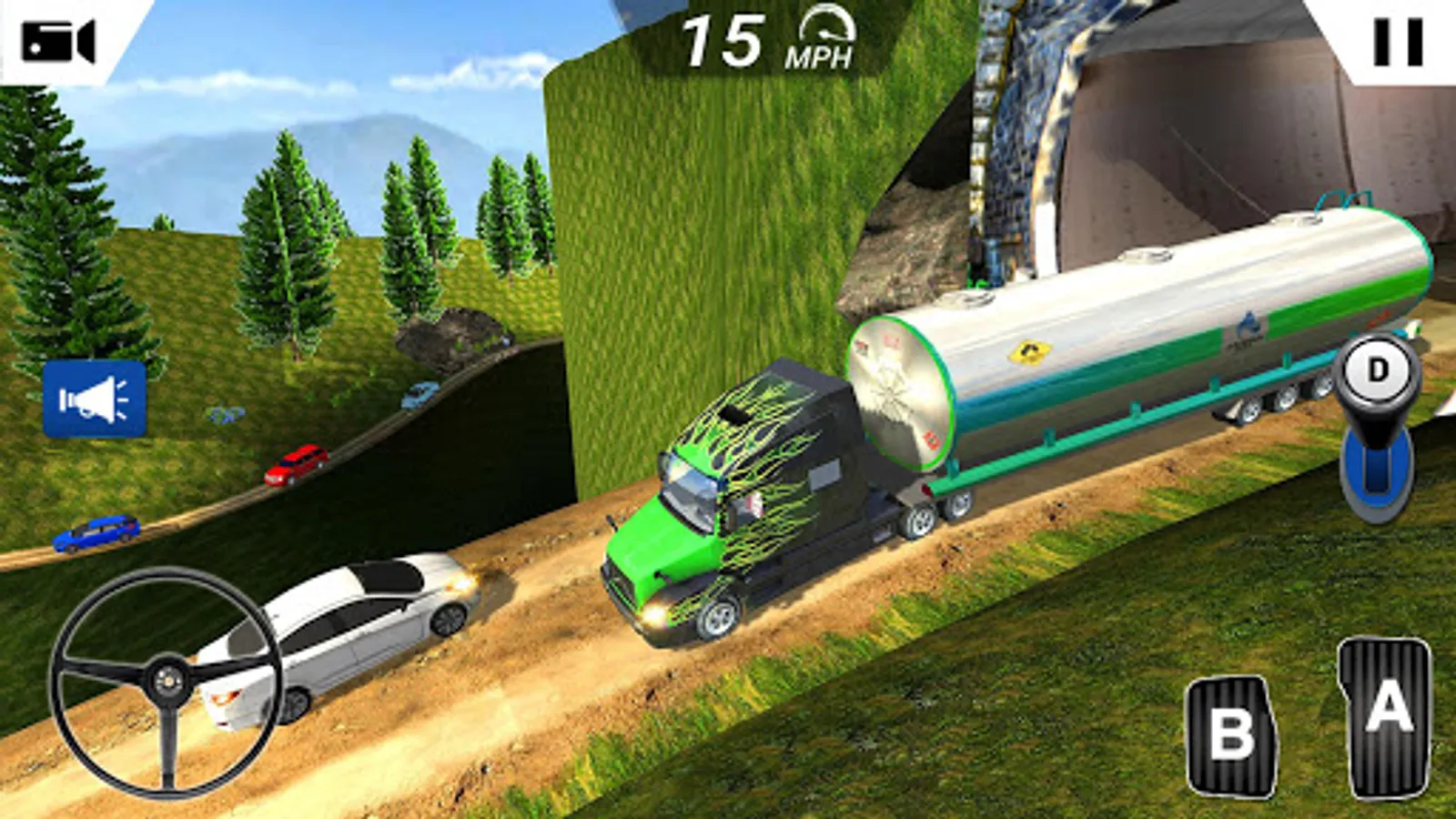Step on the A accelerator pedal
1456x819 pixels.
pyautogui.click(x=1387, y=718)
